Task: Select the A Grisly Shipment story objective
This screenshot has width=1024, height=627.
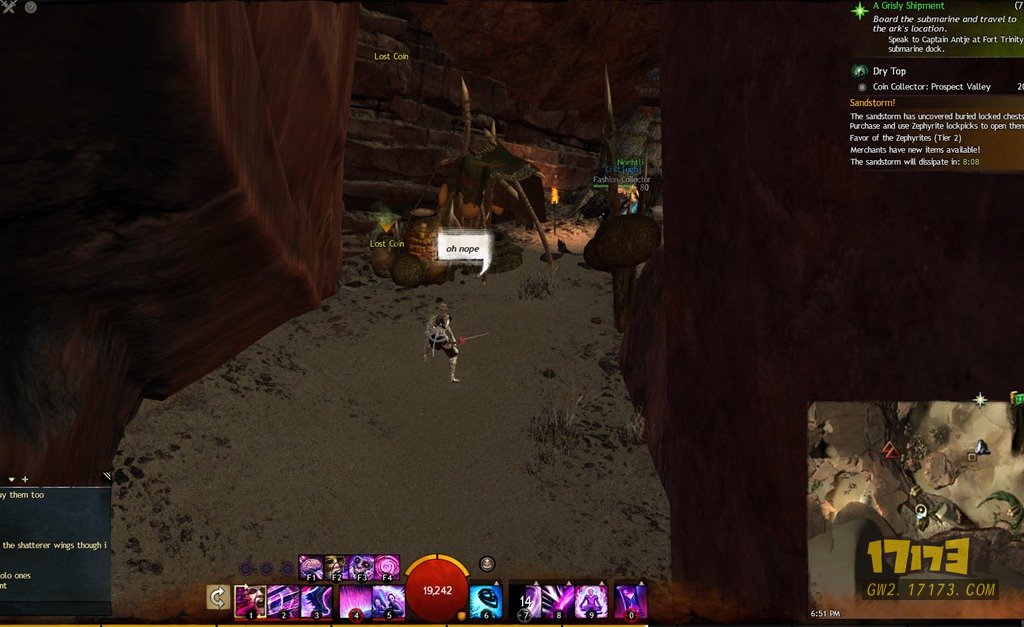Action: (x=908, y=6)
